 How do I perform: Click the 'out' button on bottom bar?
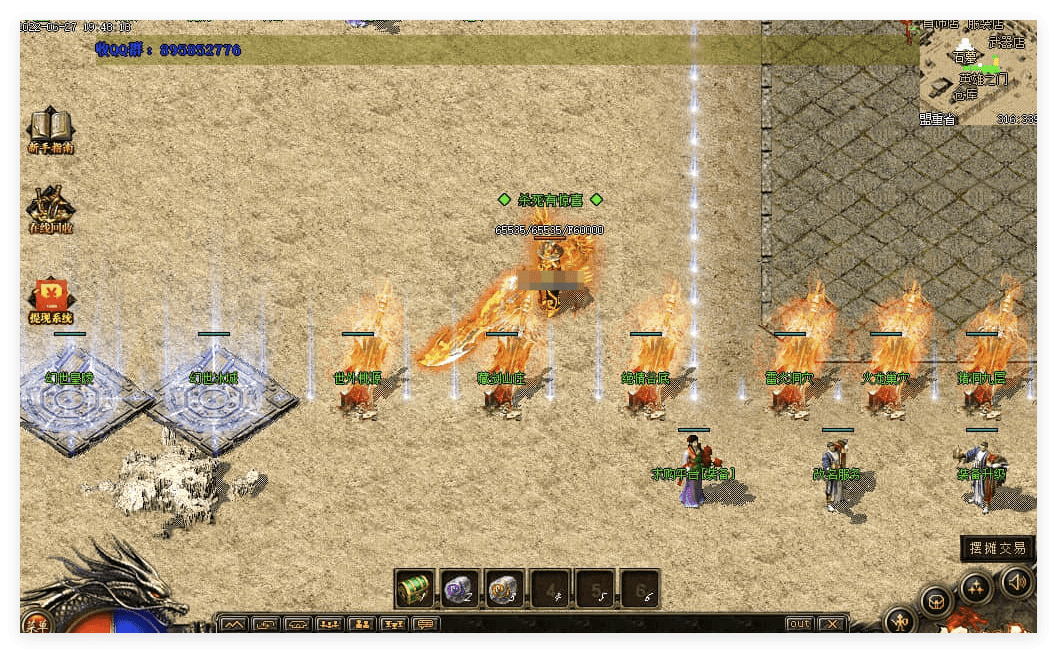coord(799,624)
